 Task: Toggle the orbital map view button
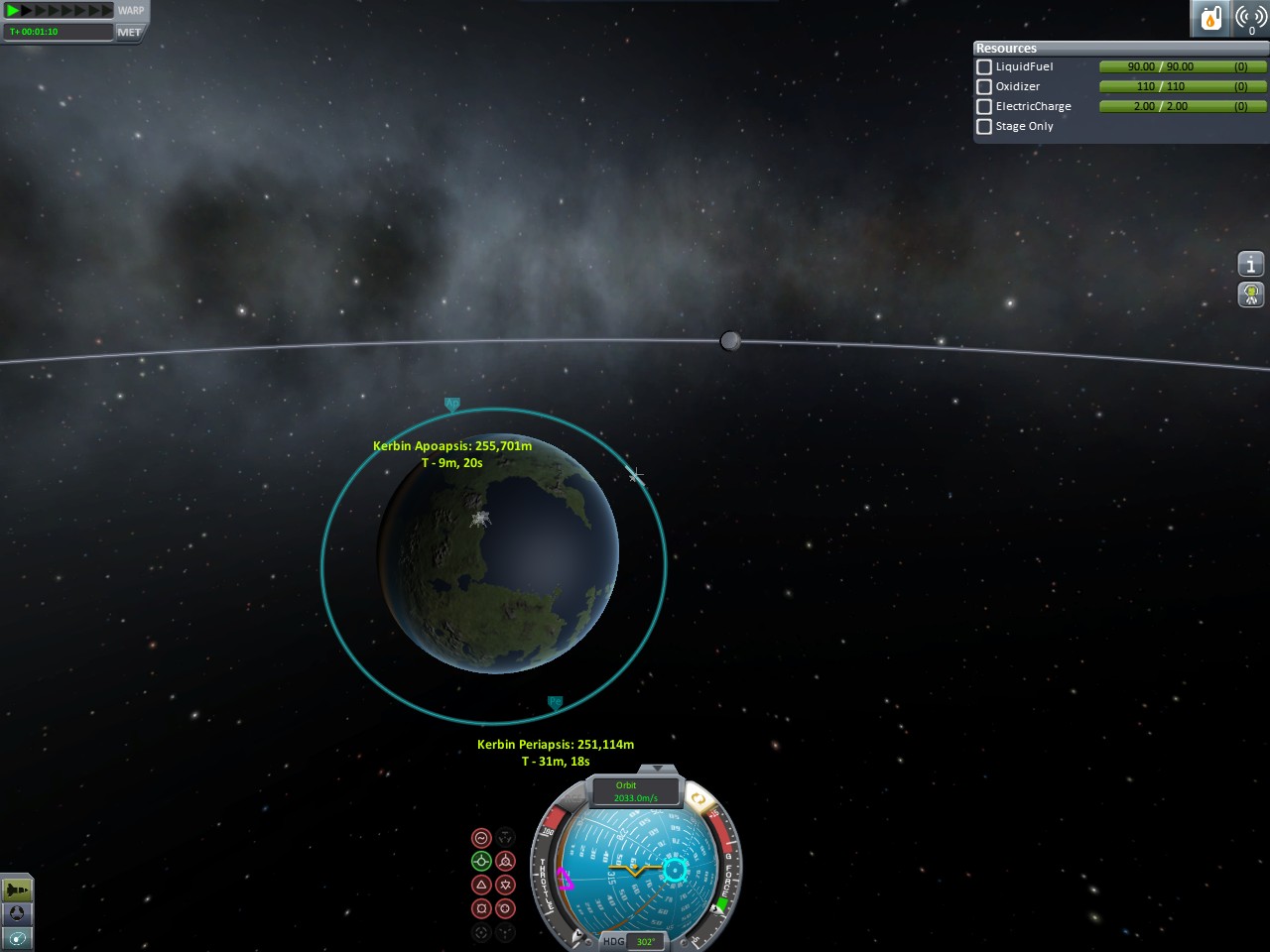tap(17, 937)
